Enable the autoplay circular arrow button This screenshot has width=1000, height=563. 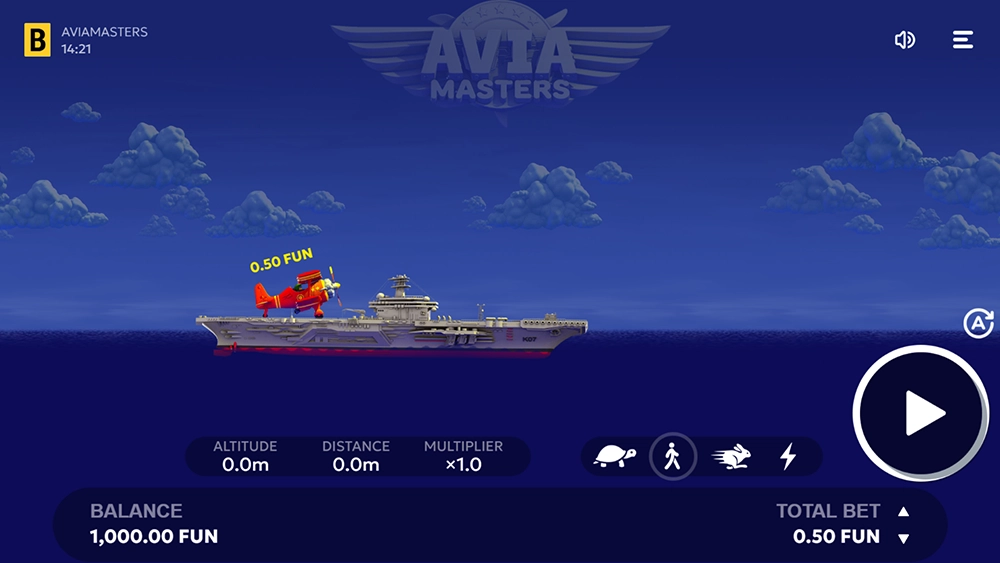(x=978, y=324)
